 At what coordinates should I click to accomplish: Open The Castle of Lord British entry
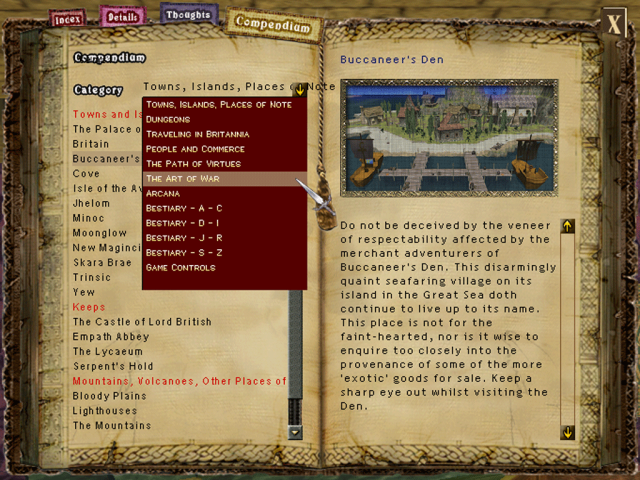(142, 322)
